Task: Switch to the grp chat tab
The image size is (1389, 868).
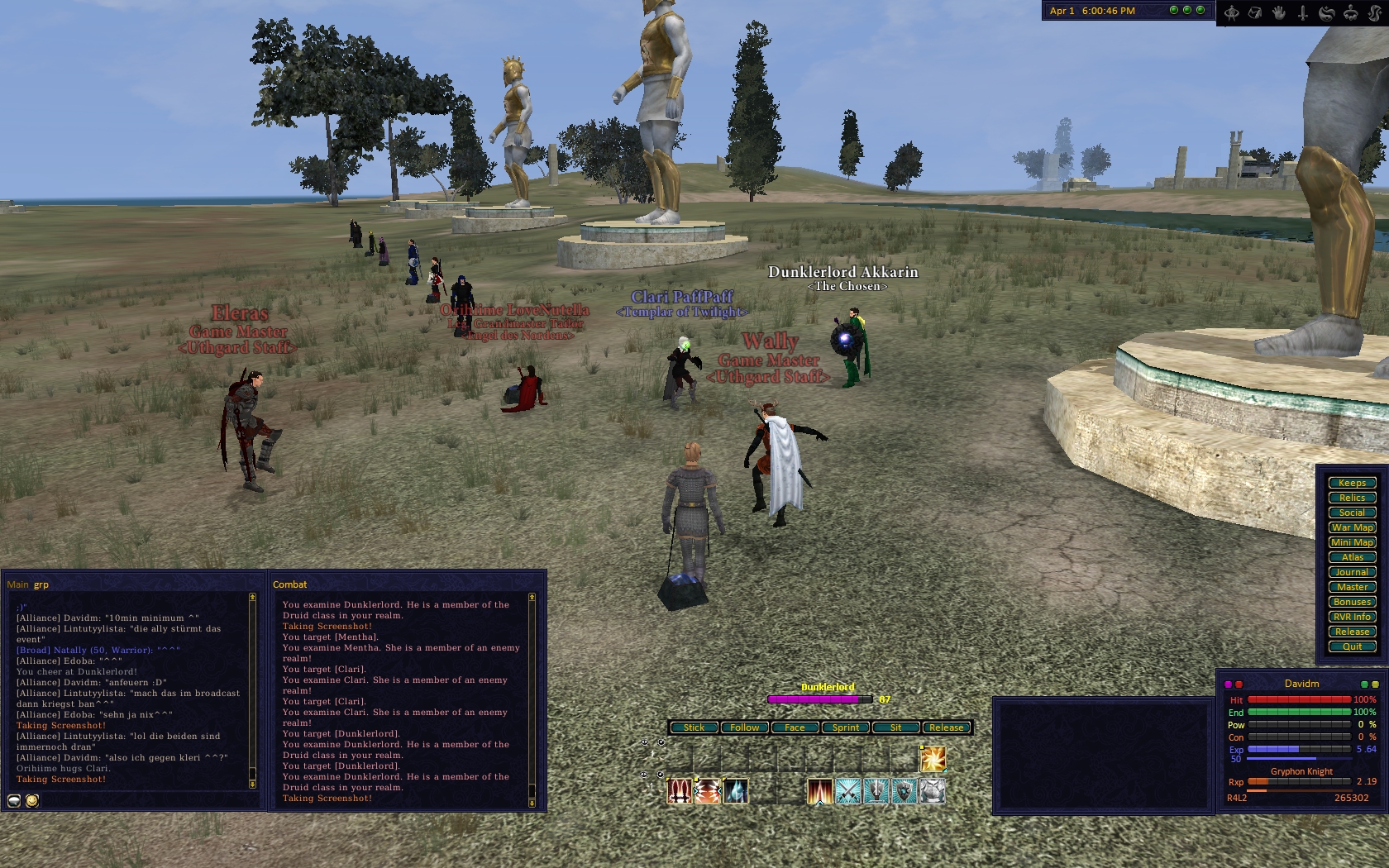Action: (x=41, y=584)
